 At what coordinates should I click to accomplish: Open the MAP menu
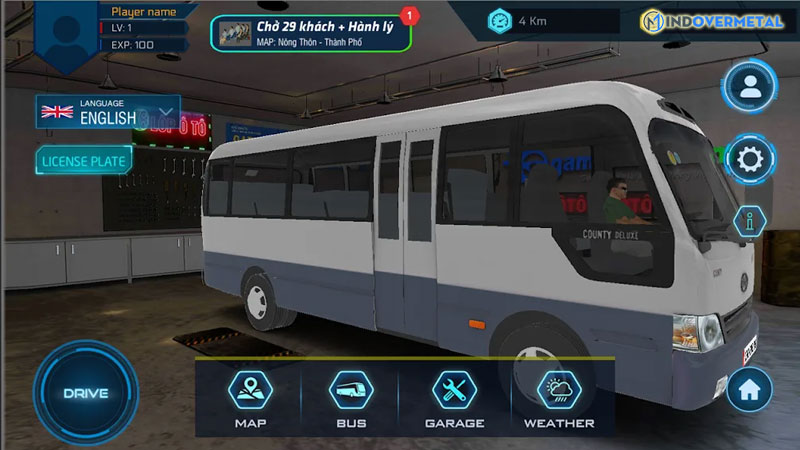250,399
